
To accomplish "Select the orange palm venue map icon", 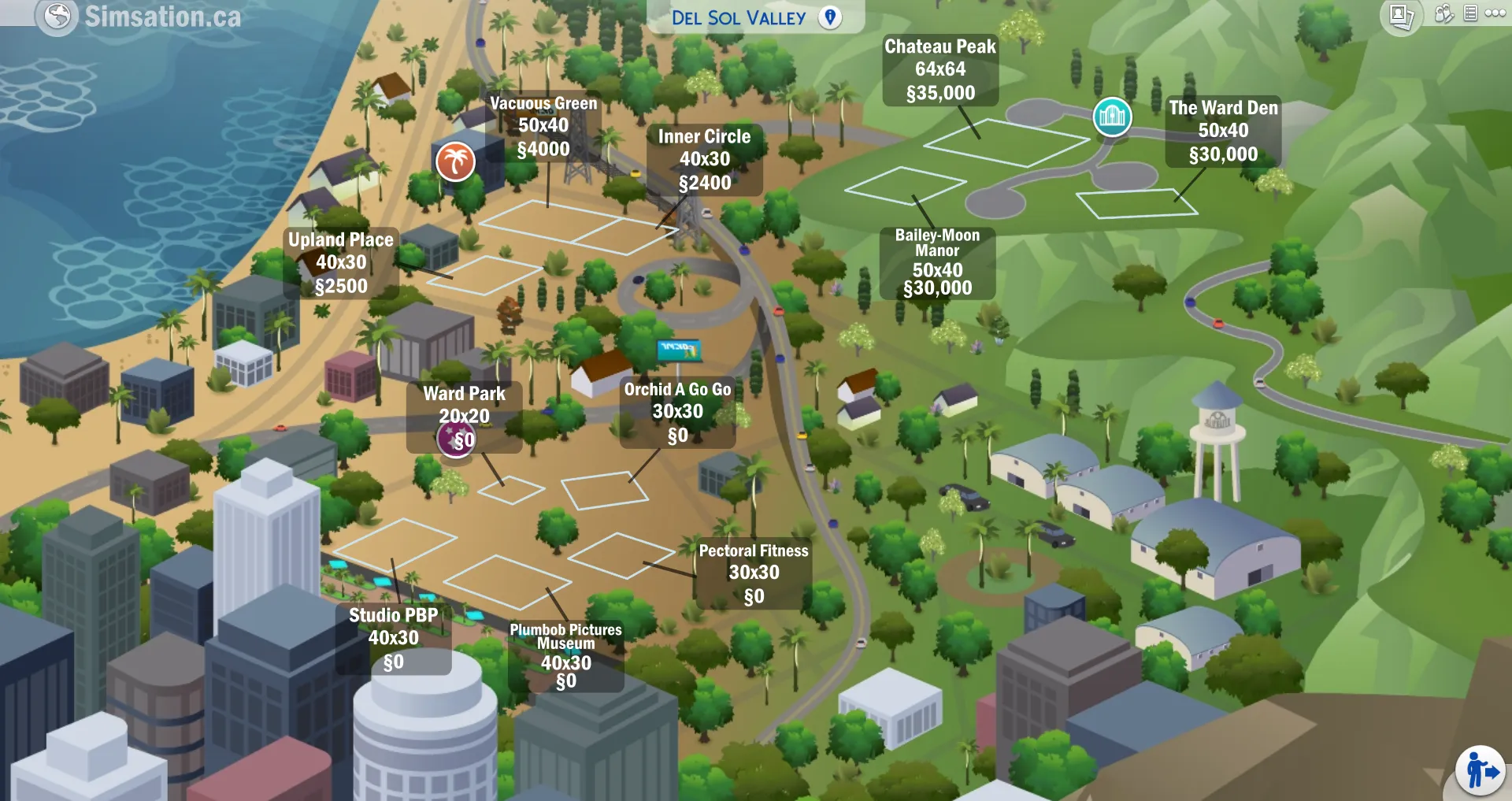I will pos(455,162).
